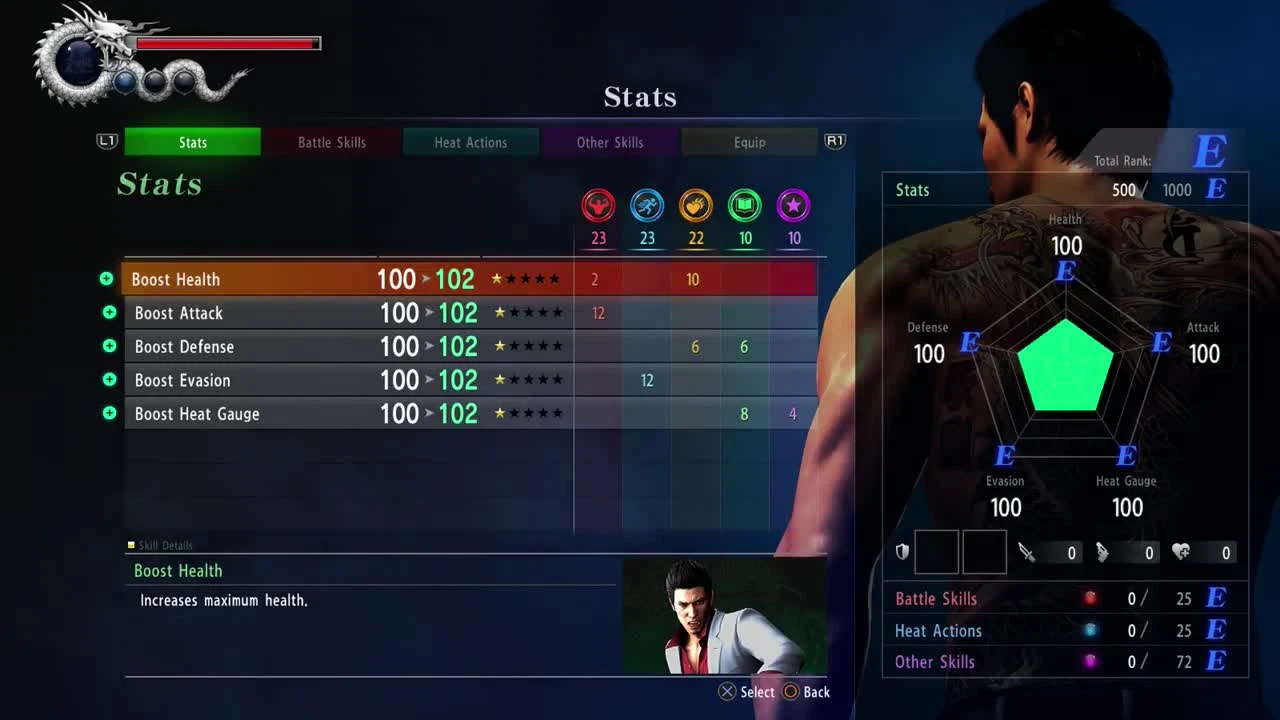
Task: Select the red muscle strength experience icon
Action: pyautogui.click(x=597, y=206)
